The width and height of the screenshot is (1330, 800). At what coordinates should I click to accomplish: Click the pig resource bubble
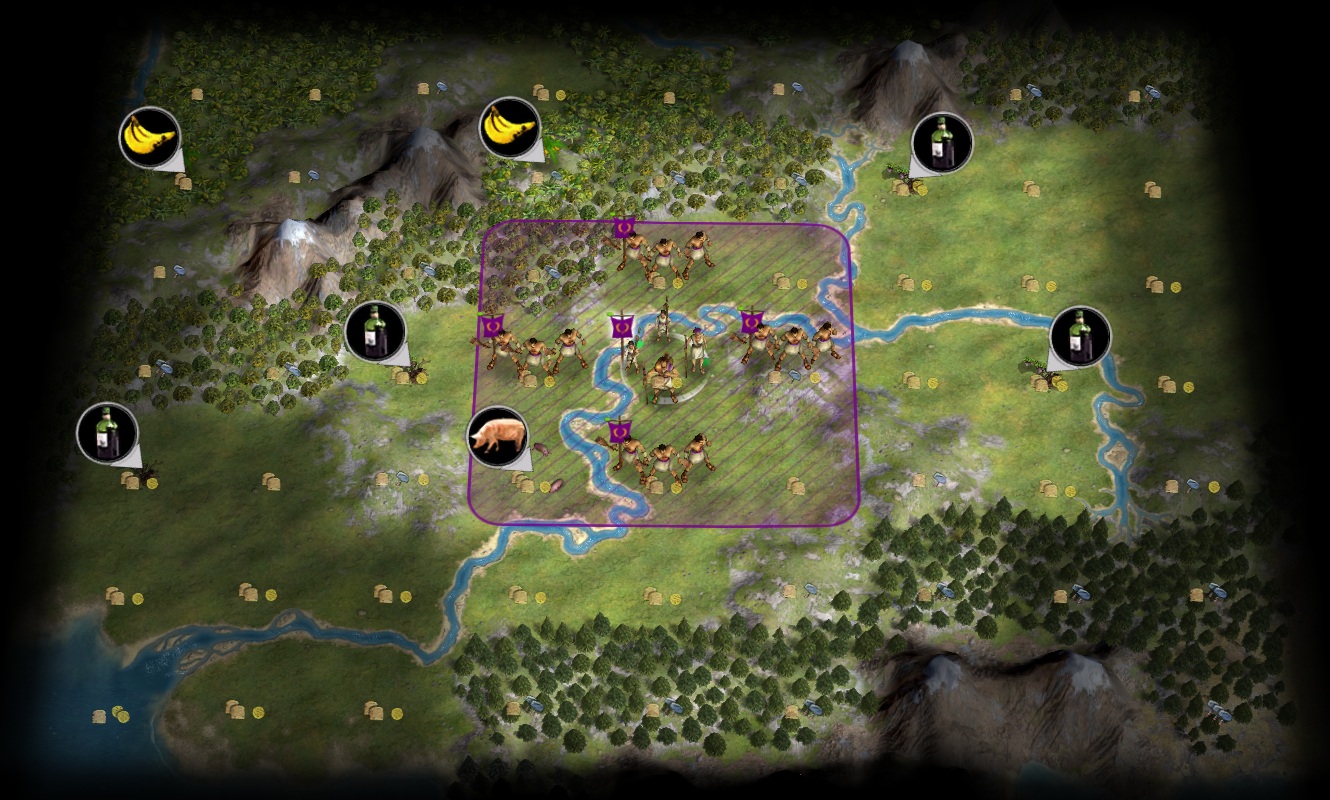tap(497, 436)
